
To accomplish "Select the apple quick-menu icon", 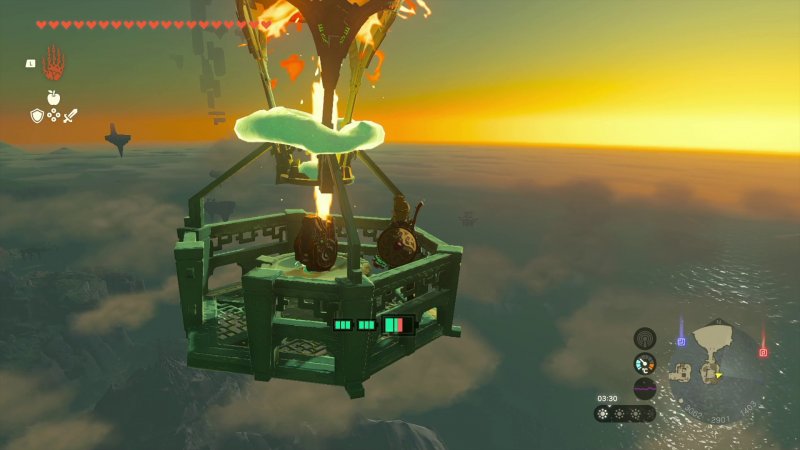I will [53, 97].
